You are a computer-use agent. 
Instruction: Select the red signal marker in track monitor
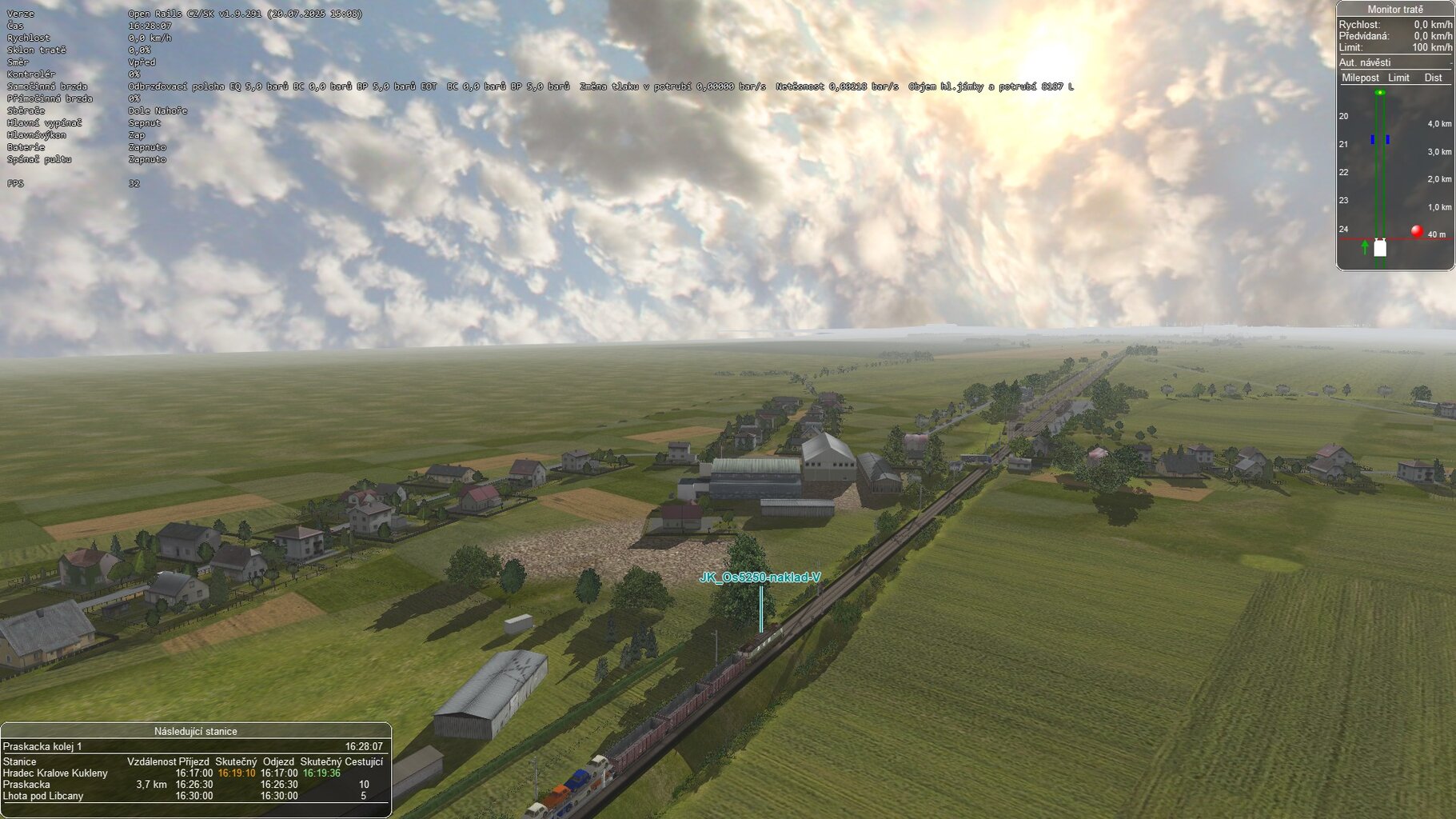(1416, 231)
